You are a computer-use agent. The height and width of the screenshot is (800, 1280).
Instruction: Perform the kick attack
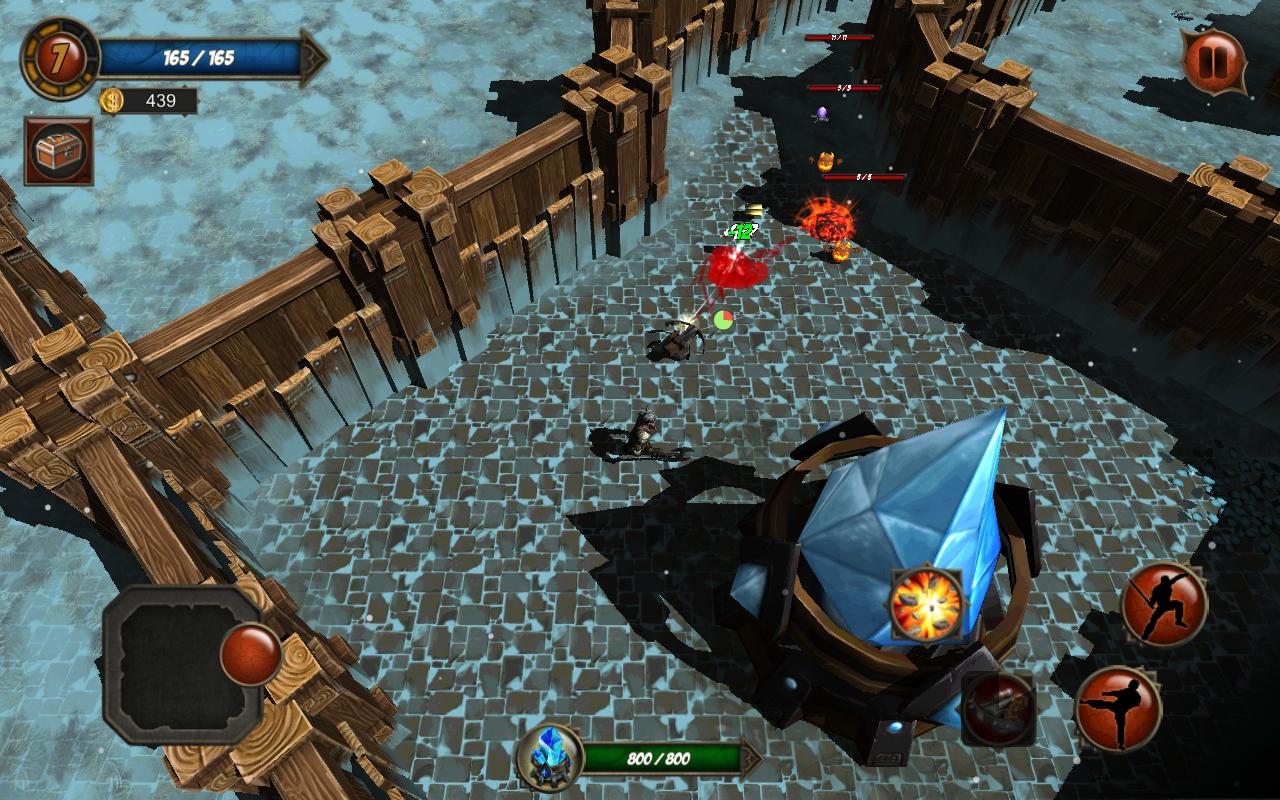click(x=1118, y=708)
